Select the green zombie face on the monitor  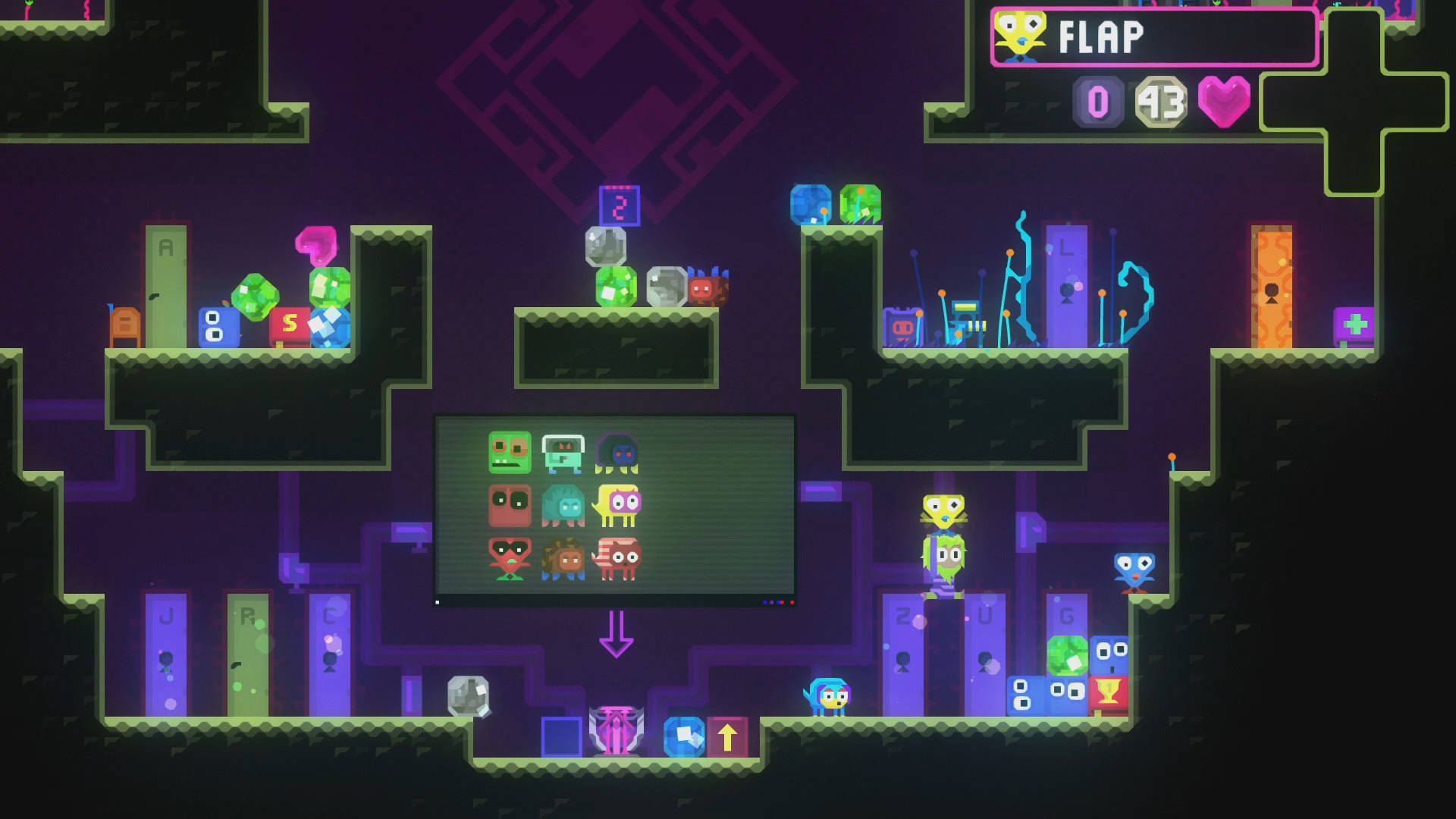[x=510, y=453]
